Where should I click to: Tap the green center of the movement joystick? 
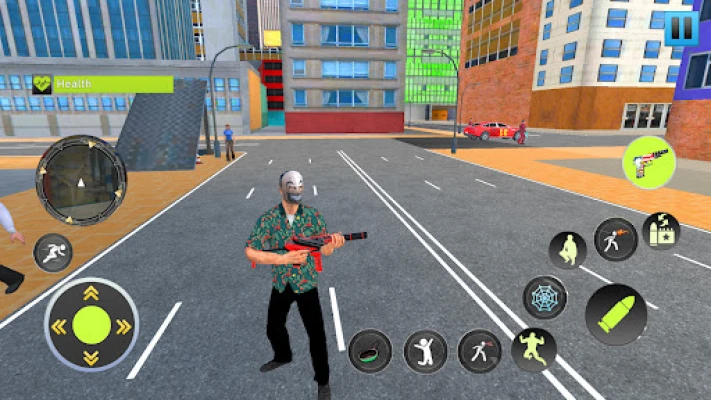tap(91, 325)
